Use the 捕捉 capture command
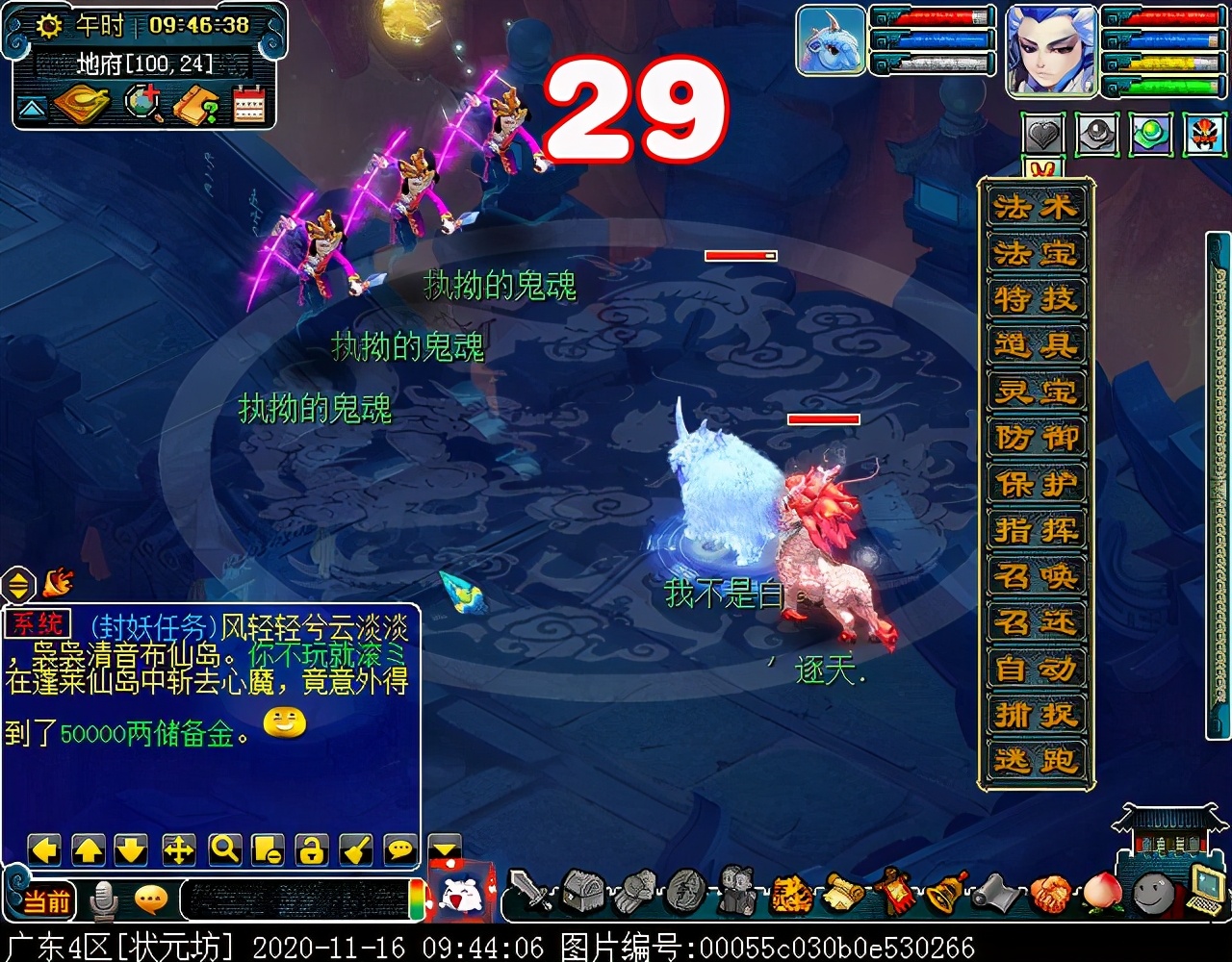The width and height of the screenshot is (1232, 962). click(1036, 715)
